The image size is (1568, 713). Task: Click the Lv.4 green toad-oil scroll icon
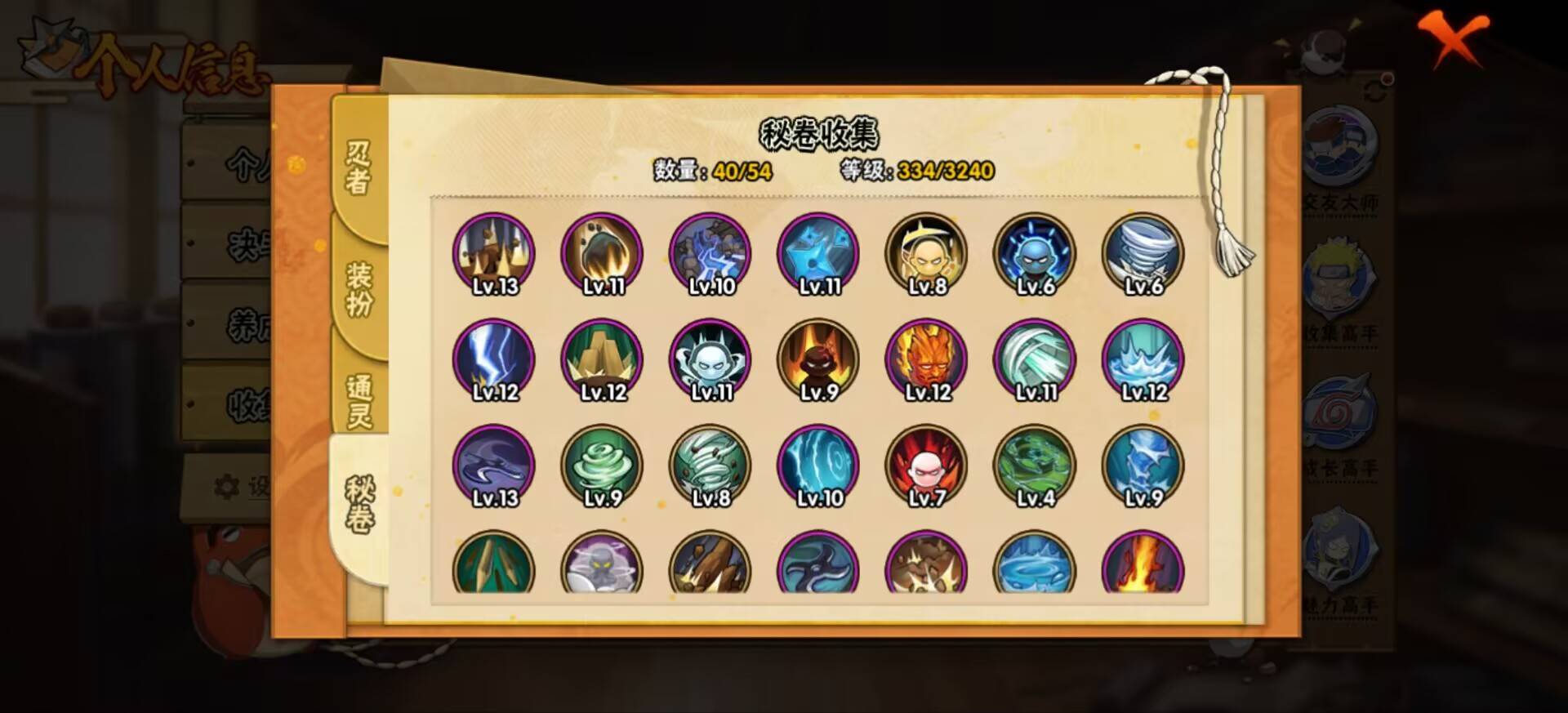(1035, 464)
